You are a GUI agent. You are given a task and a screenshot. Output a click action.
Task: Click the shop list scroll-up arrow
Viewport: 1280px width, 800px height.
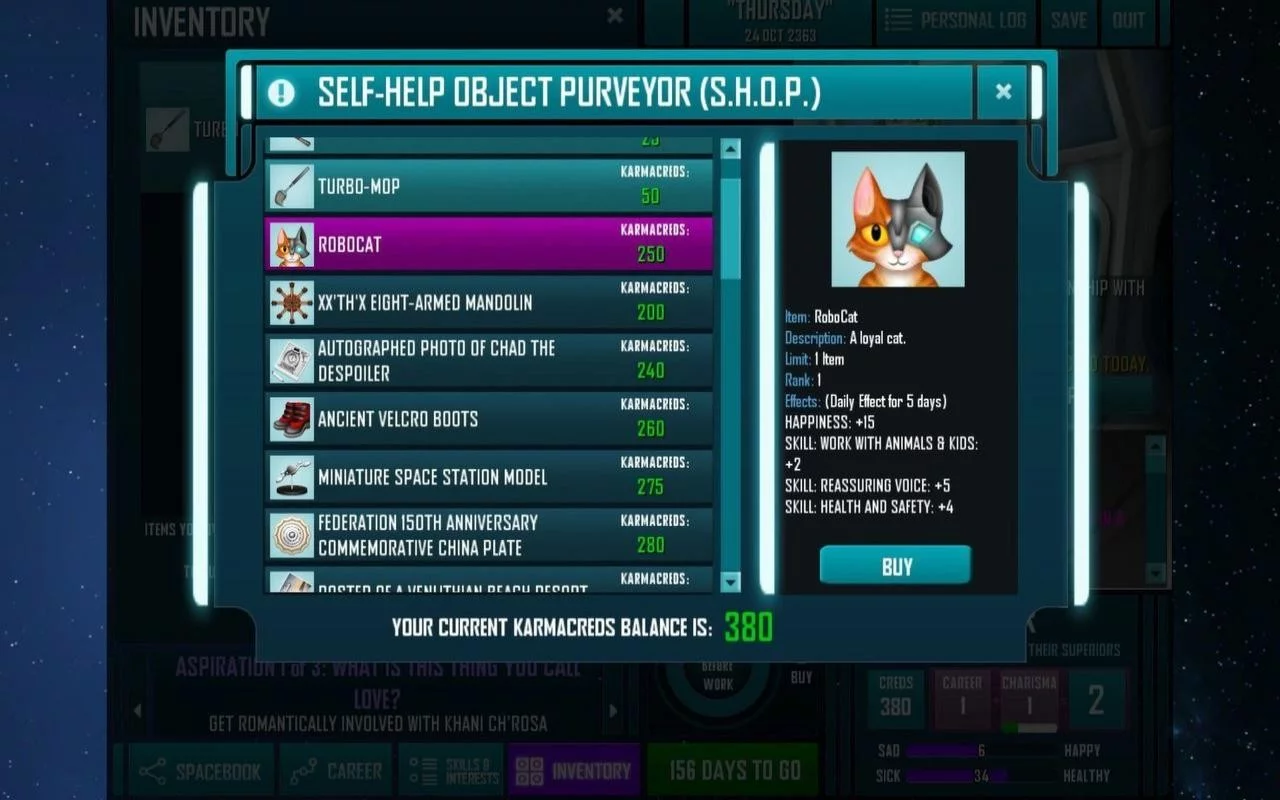[x=730, y=150]
